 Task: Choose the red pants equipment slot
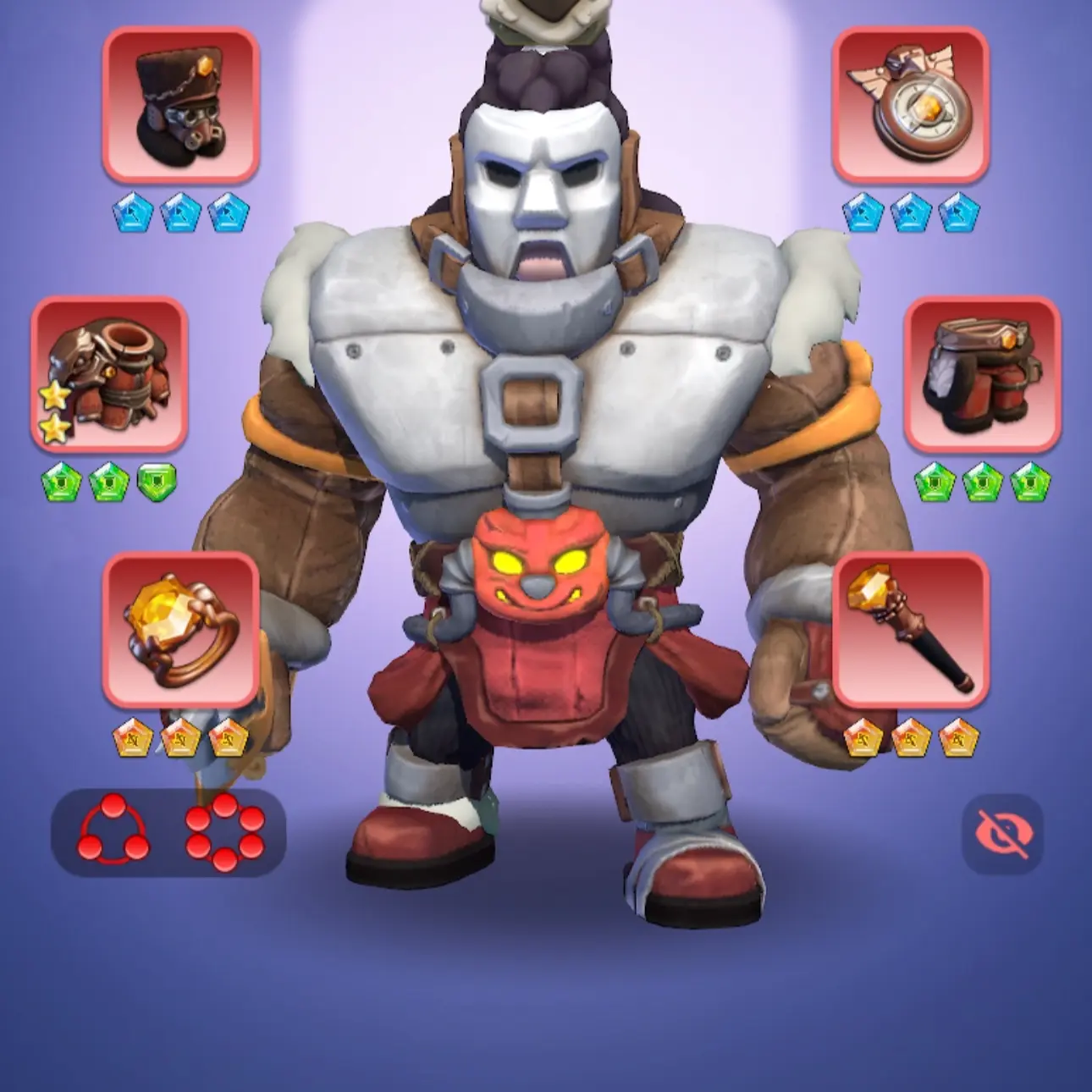coord(982,373)
